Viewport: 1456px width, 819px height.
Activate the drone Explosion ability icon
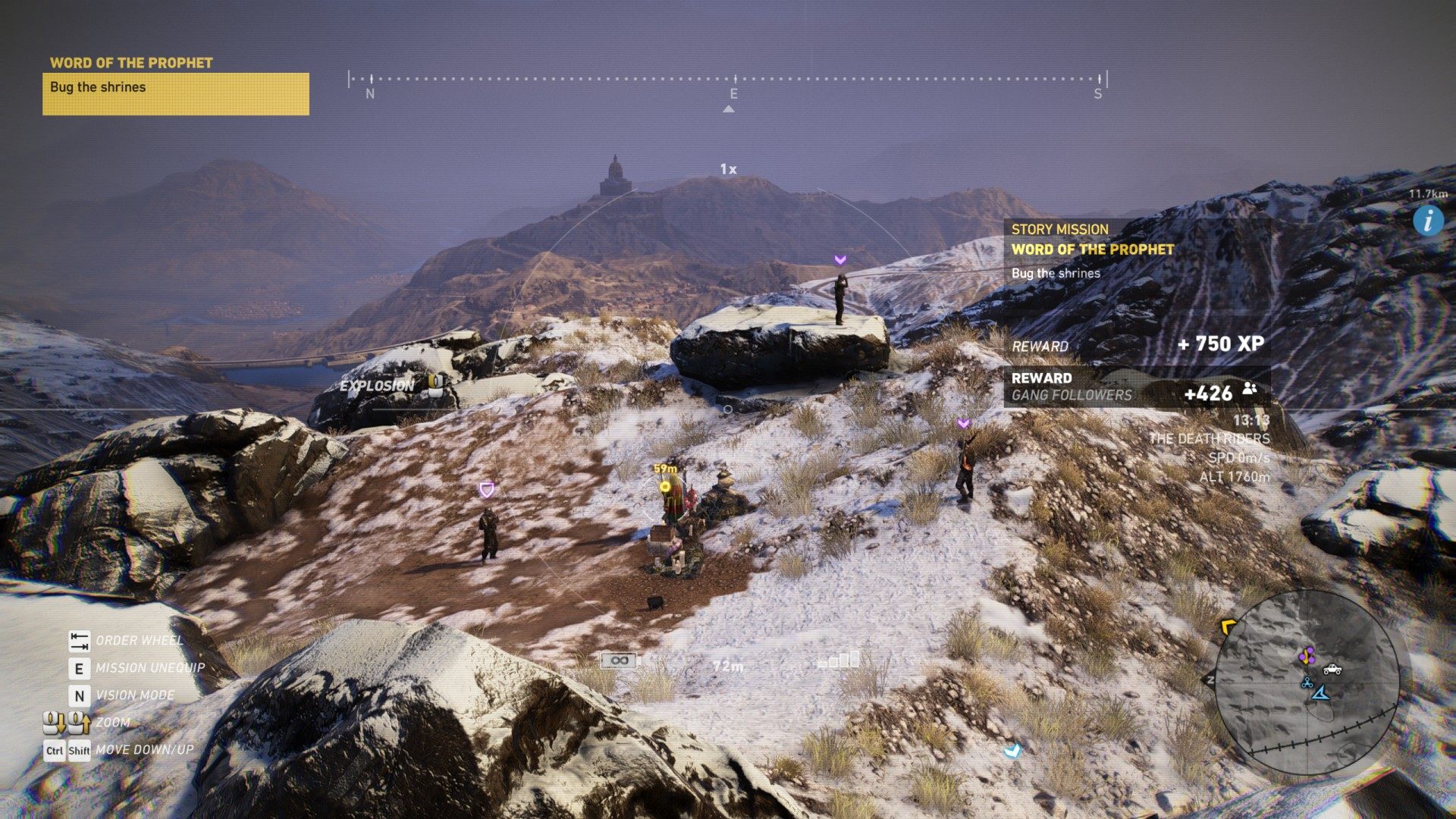coord(436,384)
